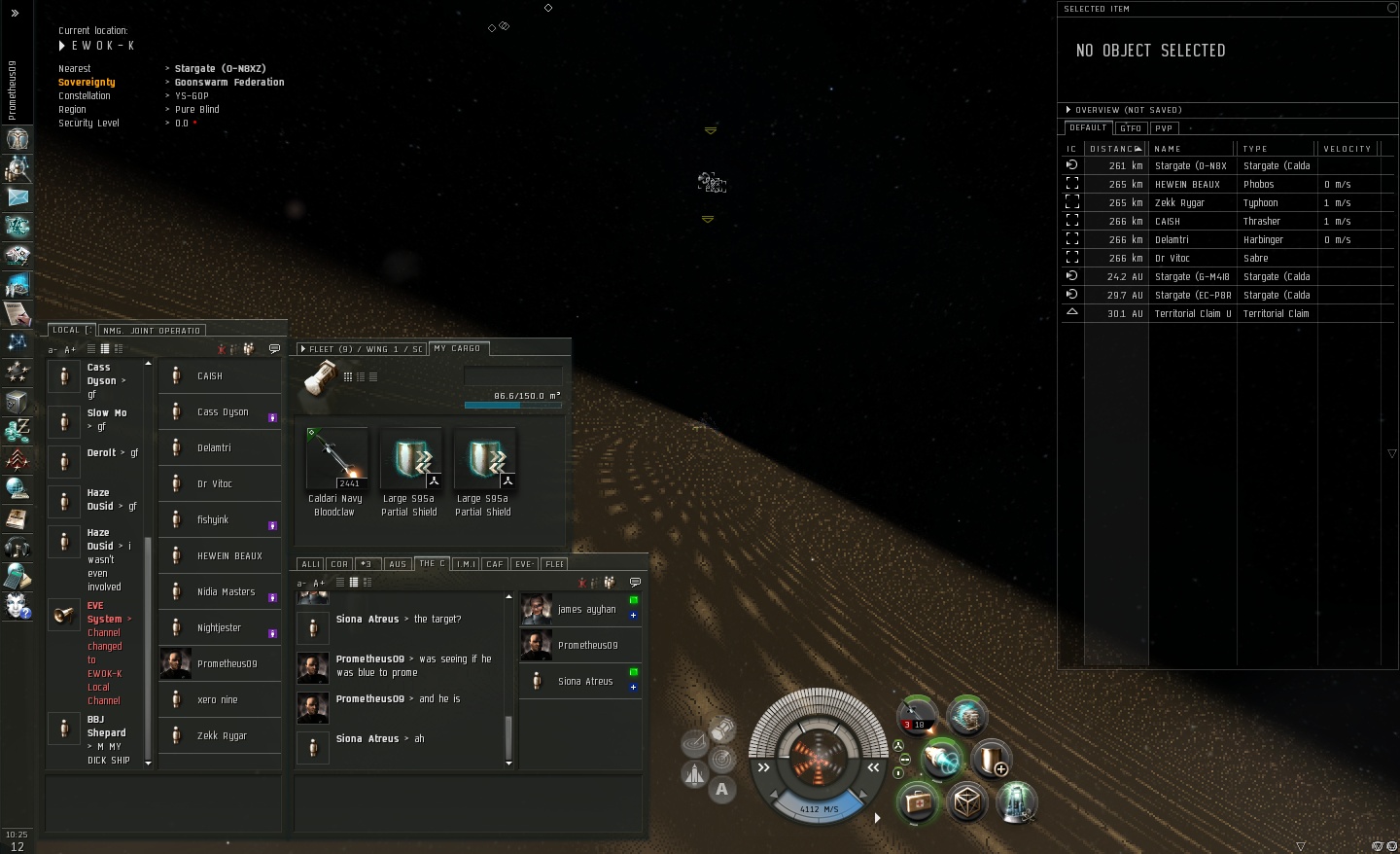Activate the missile launcher module
This screenshot has height=854, width=1400.
[916, 715]
